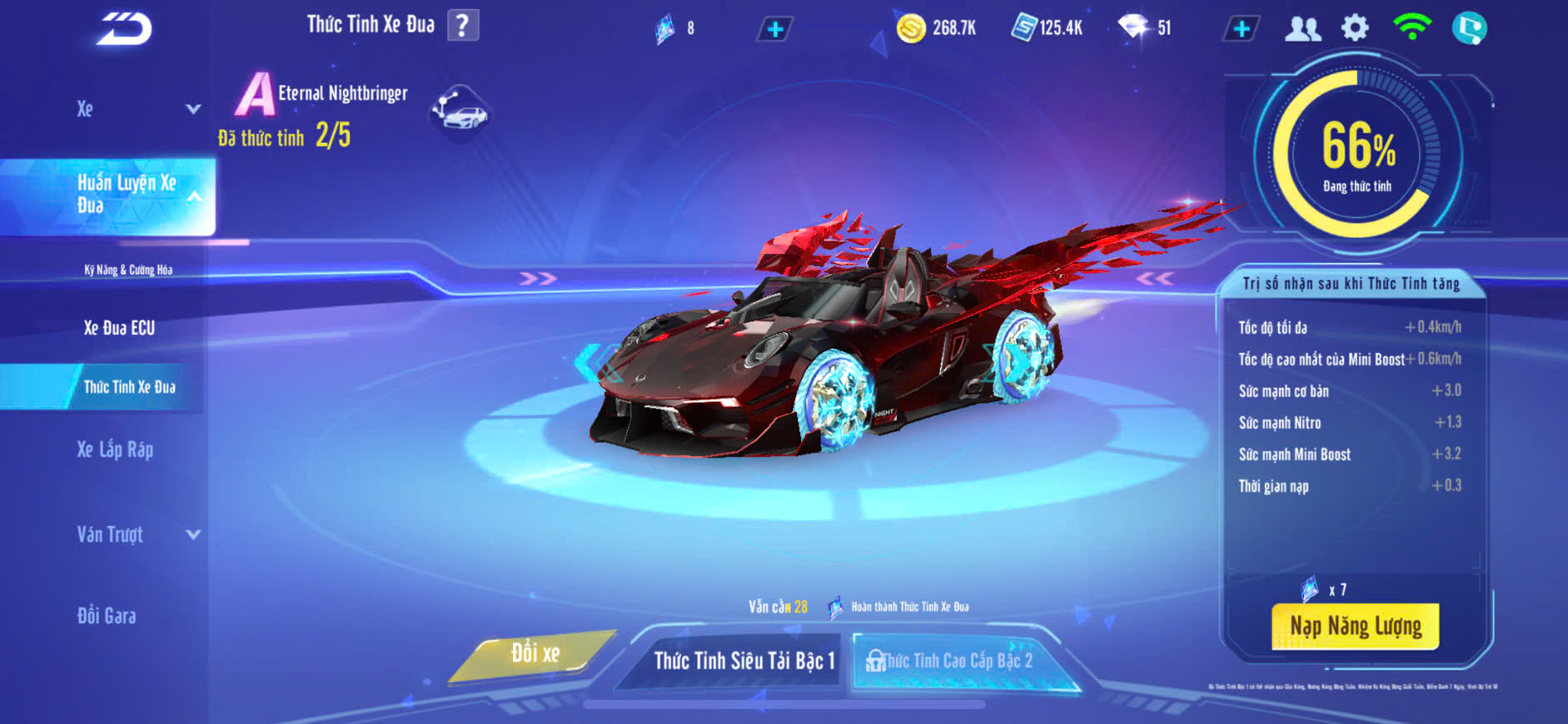Select the Thức Tỉnh Xe Đua submenu

pyautogui.click(x=129, y=387)
